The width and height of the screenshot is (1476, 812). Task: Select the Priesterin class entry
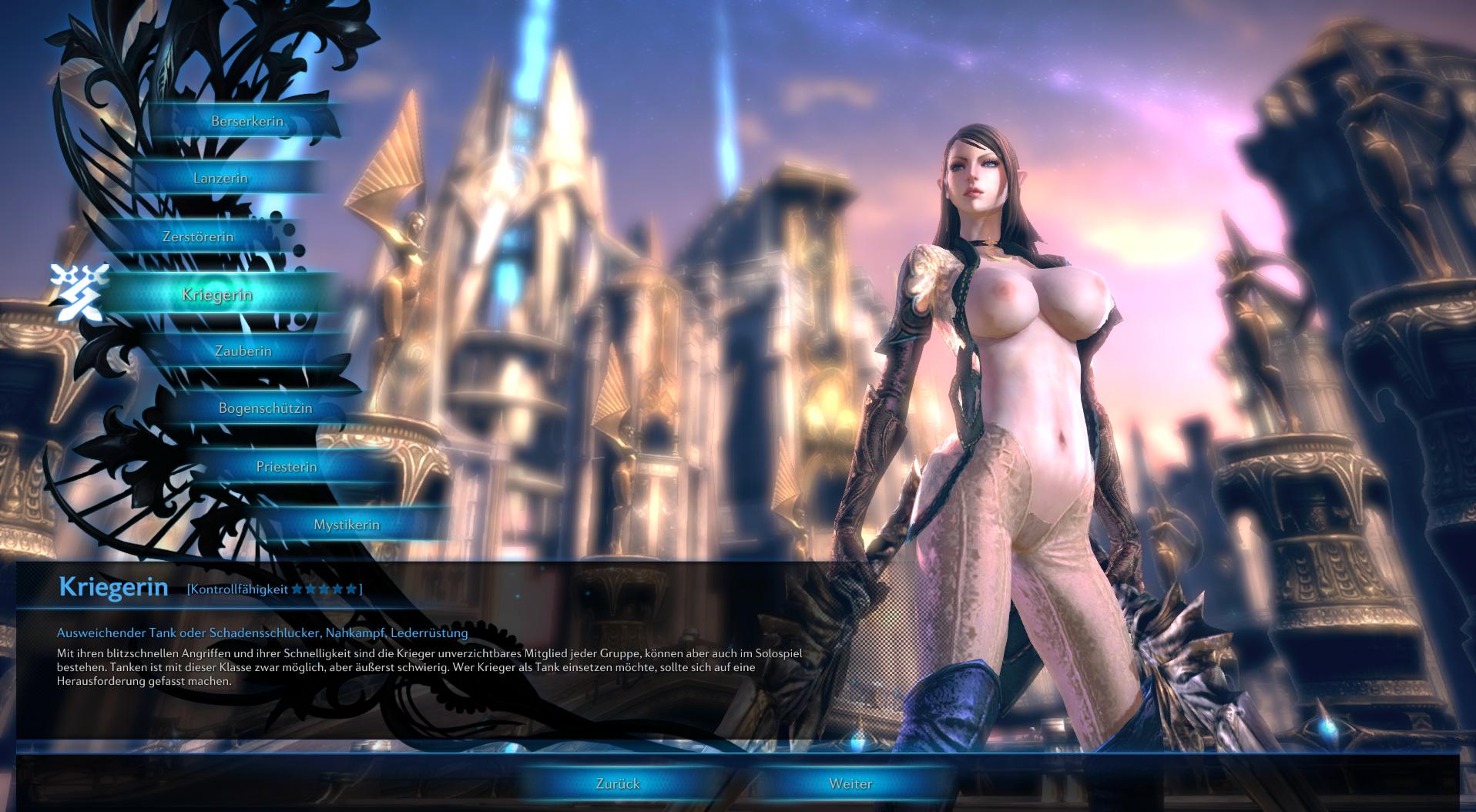[287, 466]
